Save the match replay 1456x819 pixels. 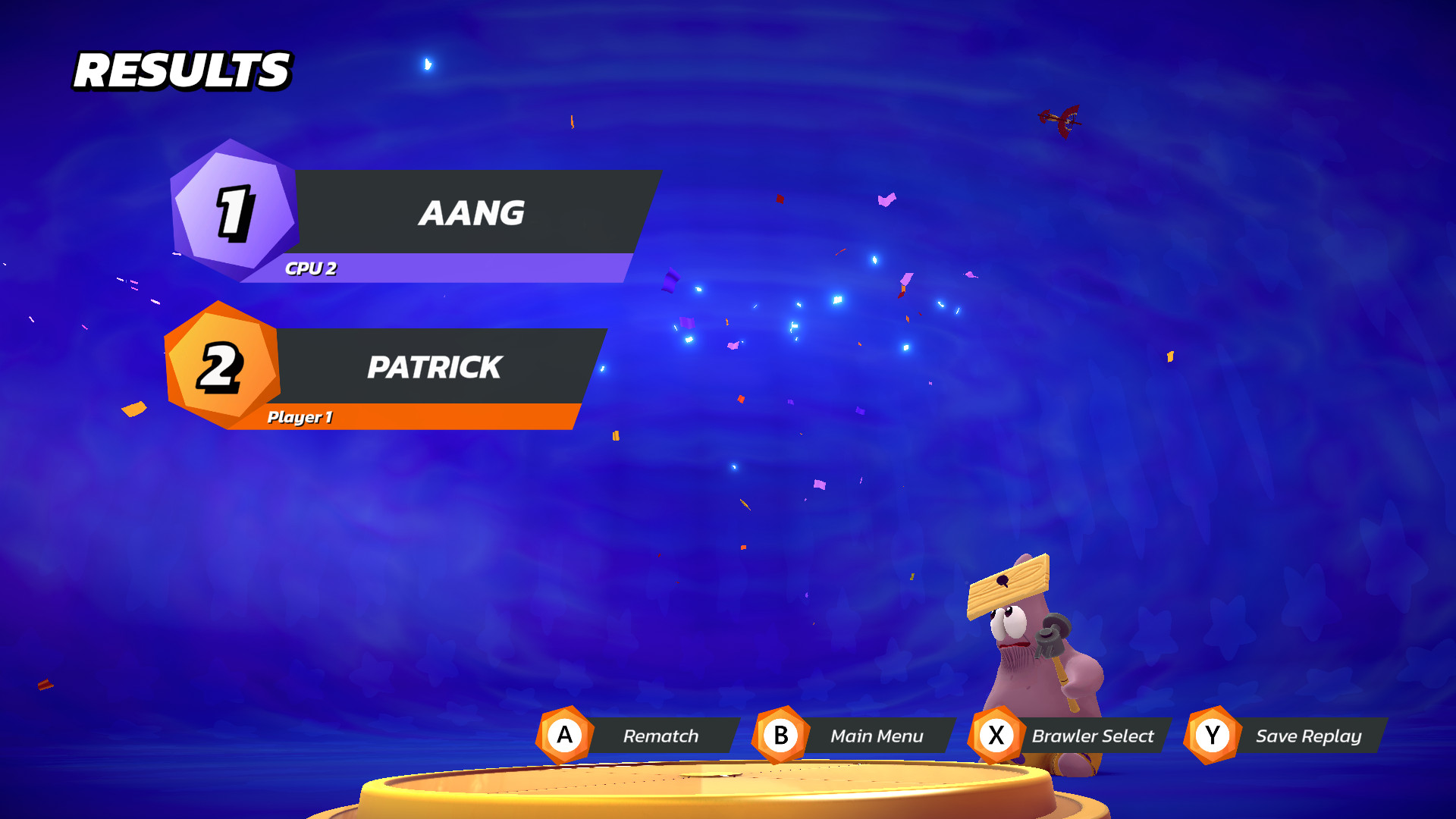point(1308,735)
